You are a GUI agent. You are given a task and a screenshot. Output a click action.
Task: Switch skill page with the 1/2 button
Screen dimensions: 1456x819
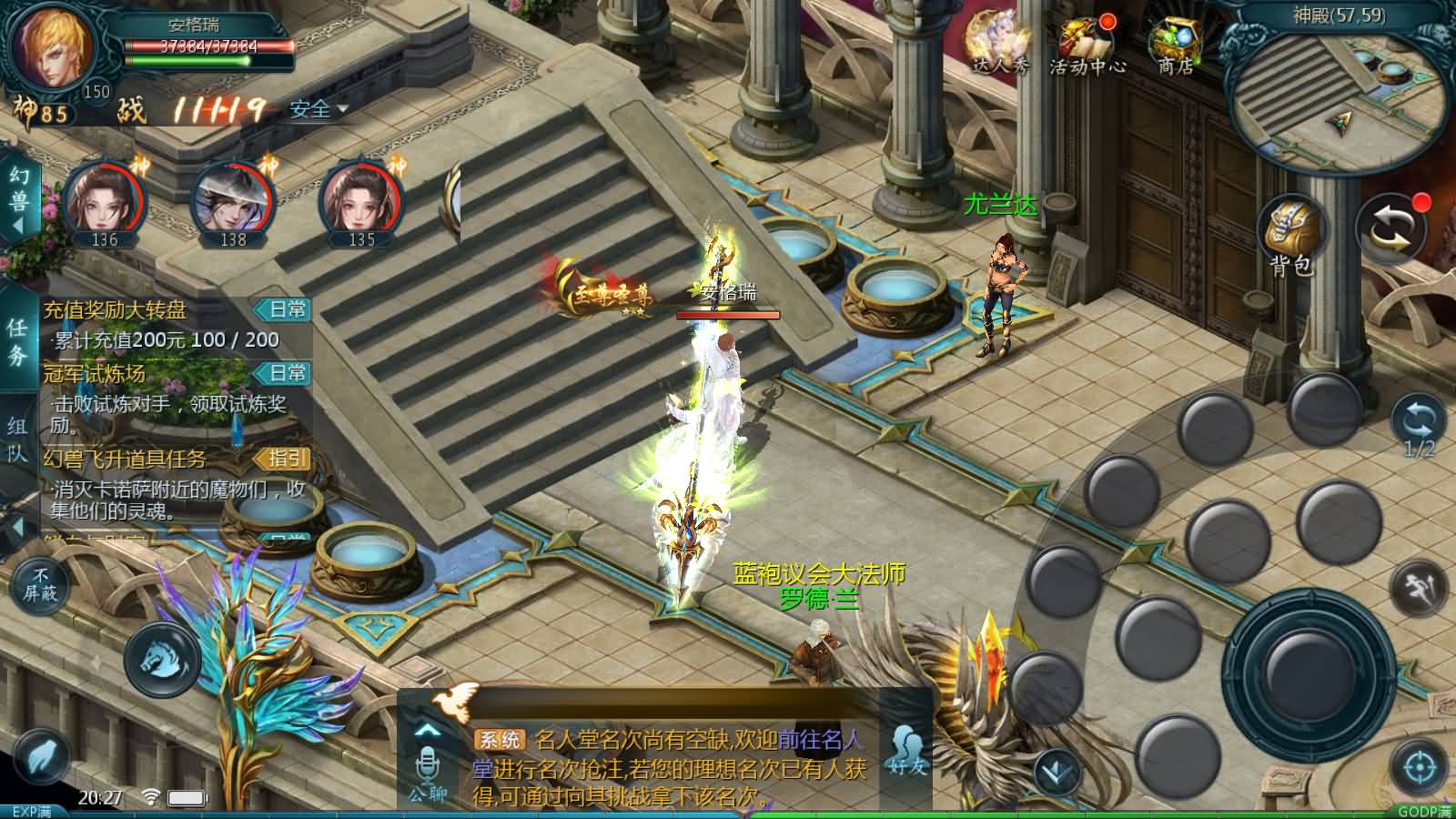point(1419,428)
